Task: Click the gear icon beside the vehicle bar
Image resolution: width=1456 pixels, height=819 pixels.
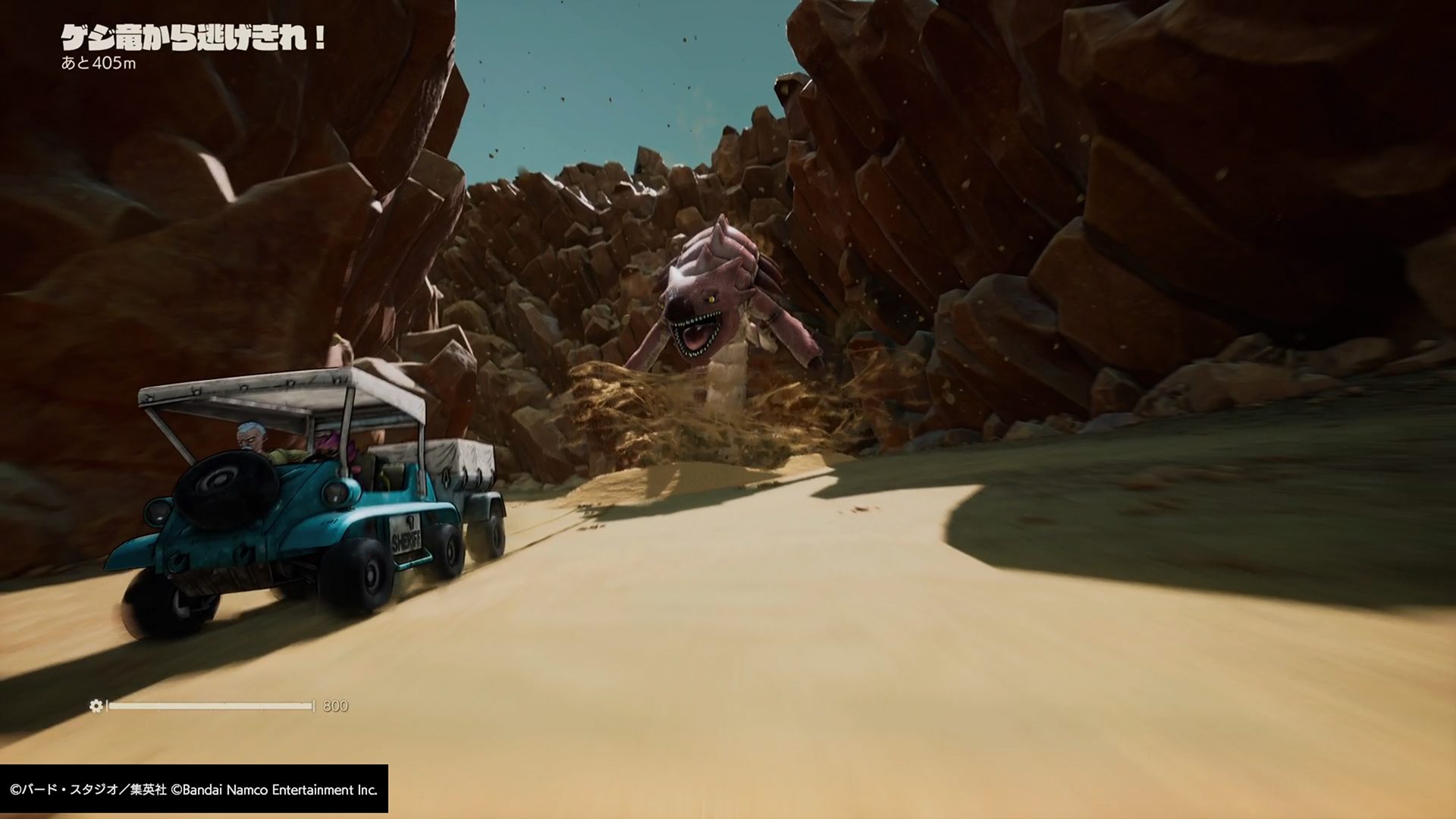Action: point(96,706)
